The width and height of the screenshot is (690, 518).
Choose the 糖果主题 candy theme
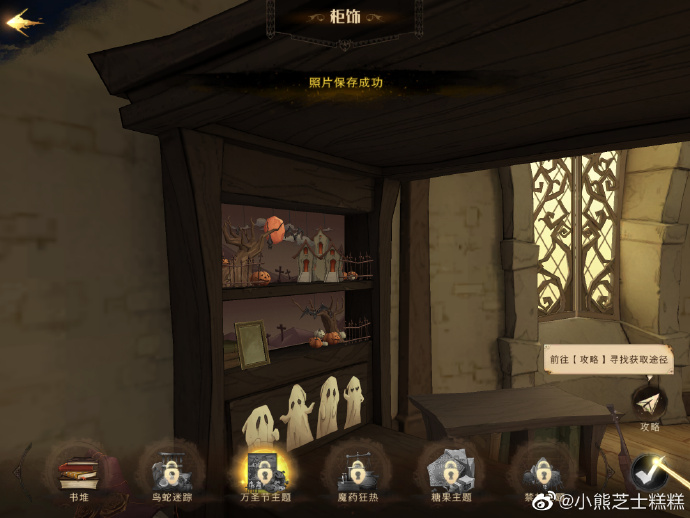point(448,468)
